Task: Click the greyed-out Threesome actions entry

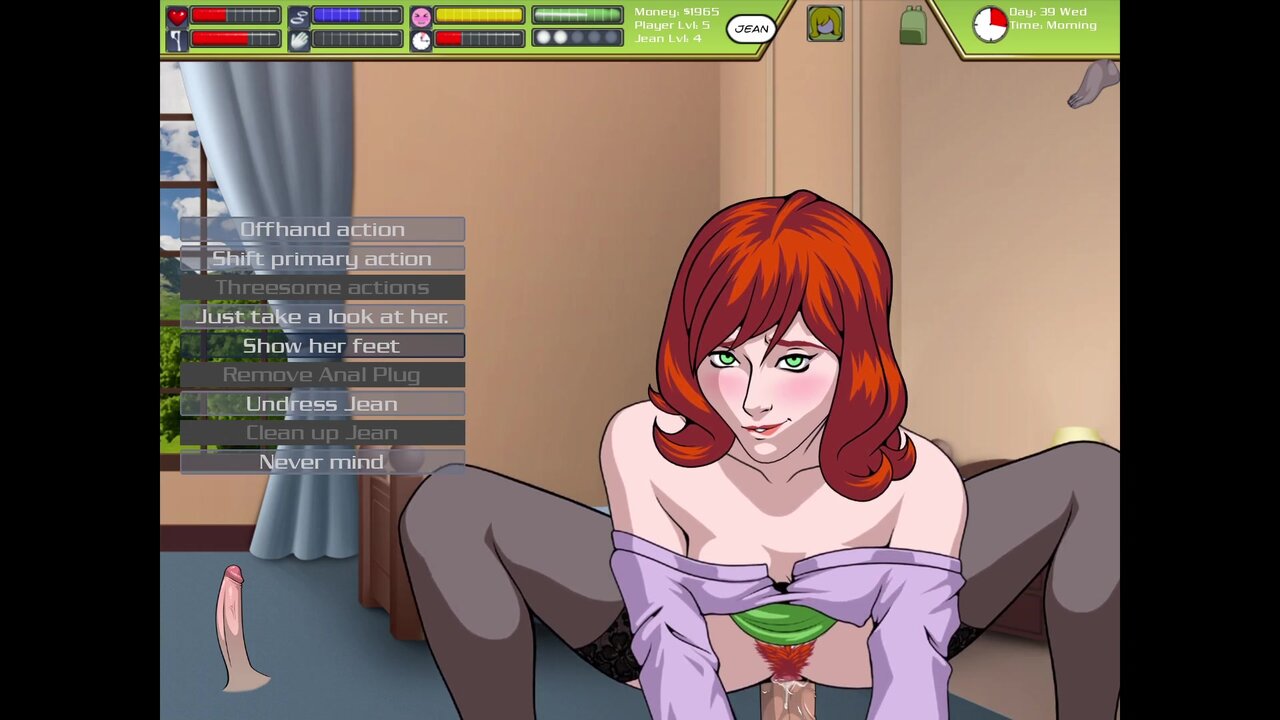Action: pyautogui.click(x=322, y=287)
